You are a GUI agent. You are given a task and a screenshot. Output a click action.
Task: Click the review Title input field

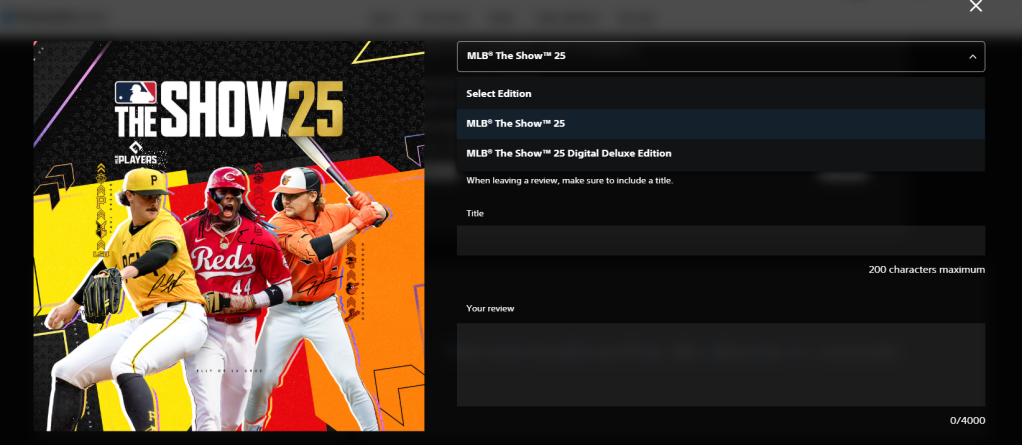point(720,241)
